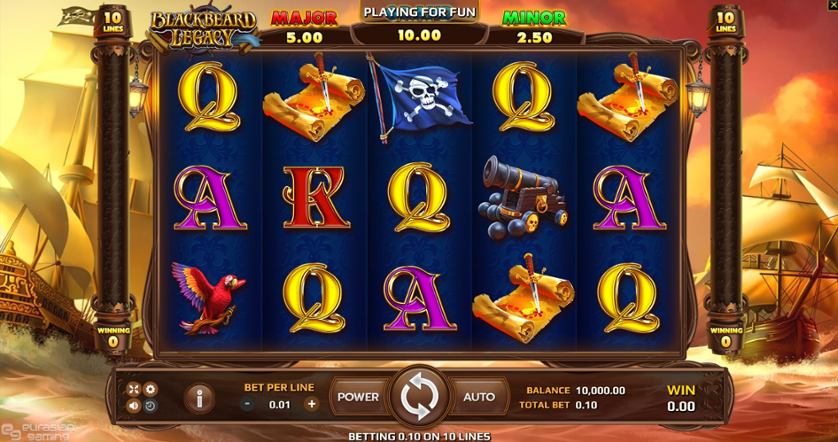Start AUTO spin mode

478,397
